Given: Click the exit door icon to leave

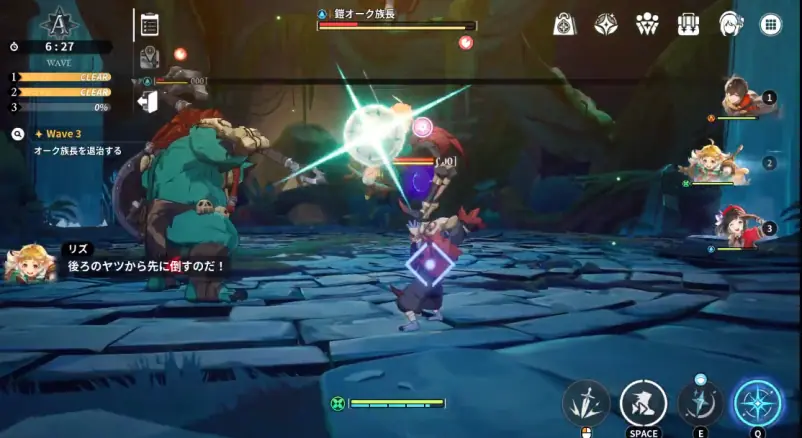Looking at the screenshot, I should coord(149,101).
